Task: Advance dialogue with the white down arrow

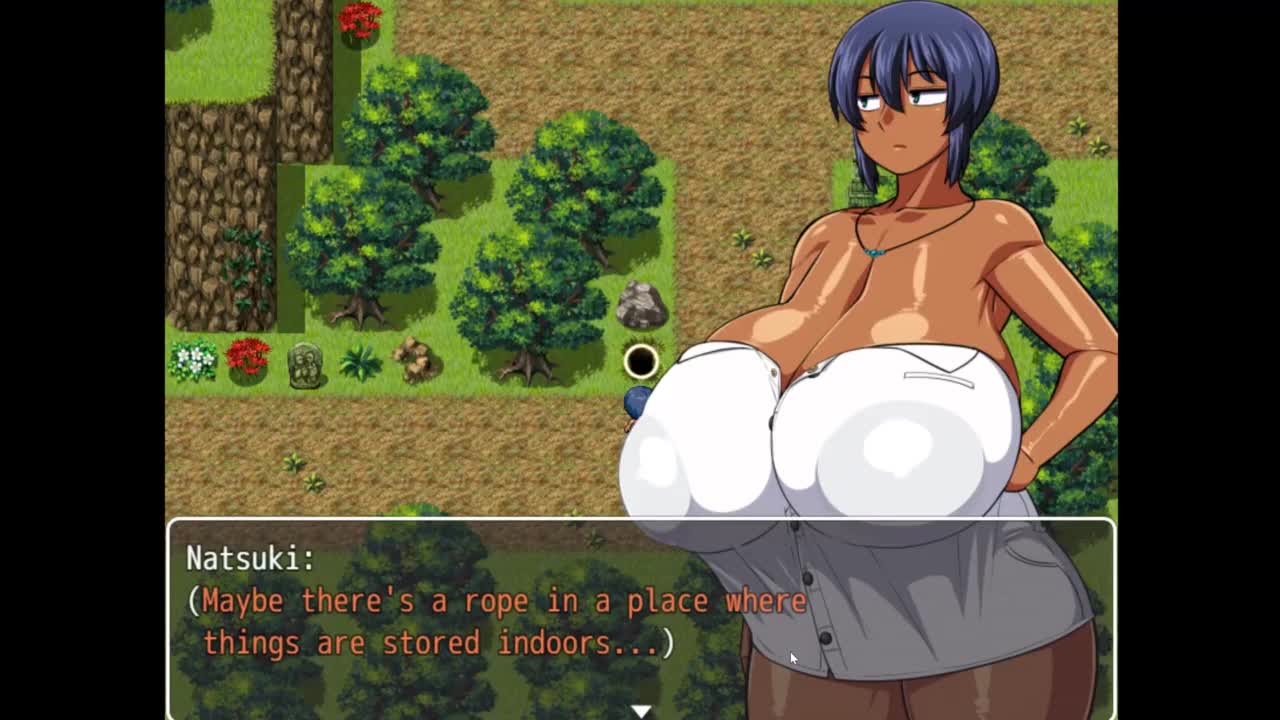Action: point(641,710)
